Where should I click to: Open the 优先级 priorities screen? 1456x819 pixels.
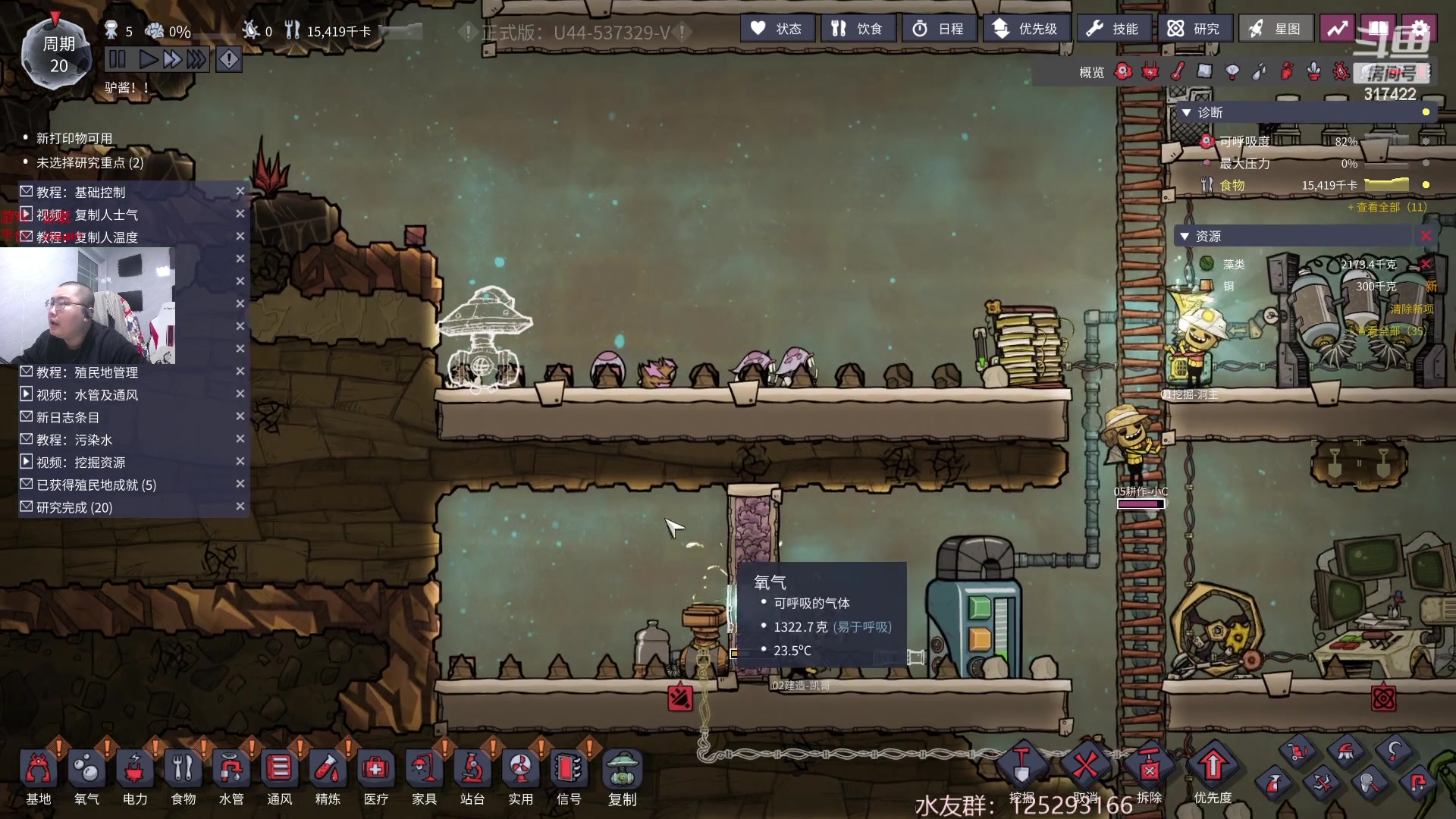(x=1026, y=29)
